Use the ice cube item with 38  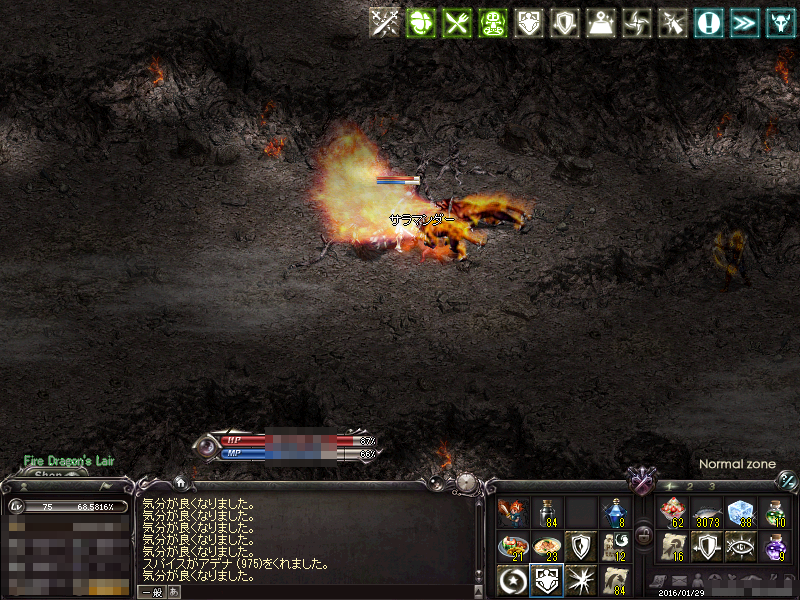tap(740, 514)
